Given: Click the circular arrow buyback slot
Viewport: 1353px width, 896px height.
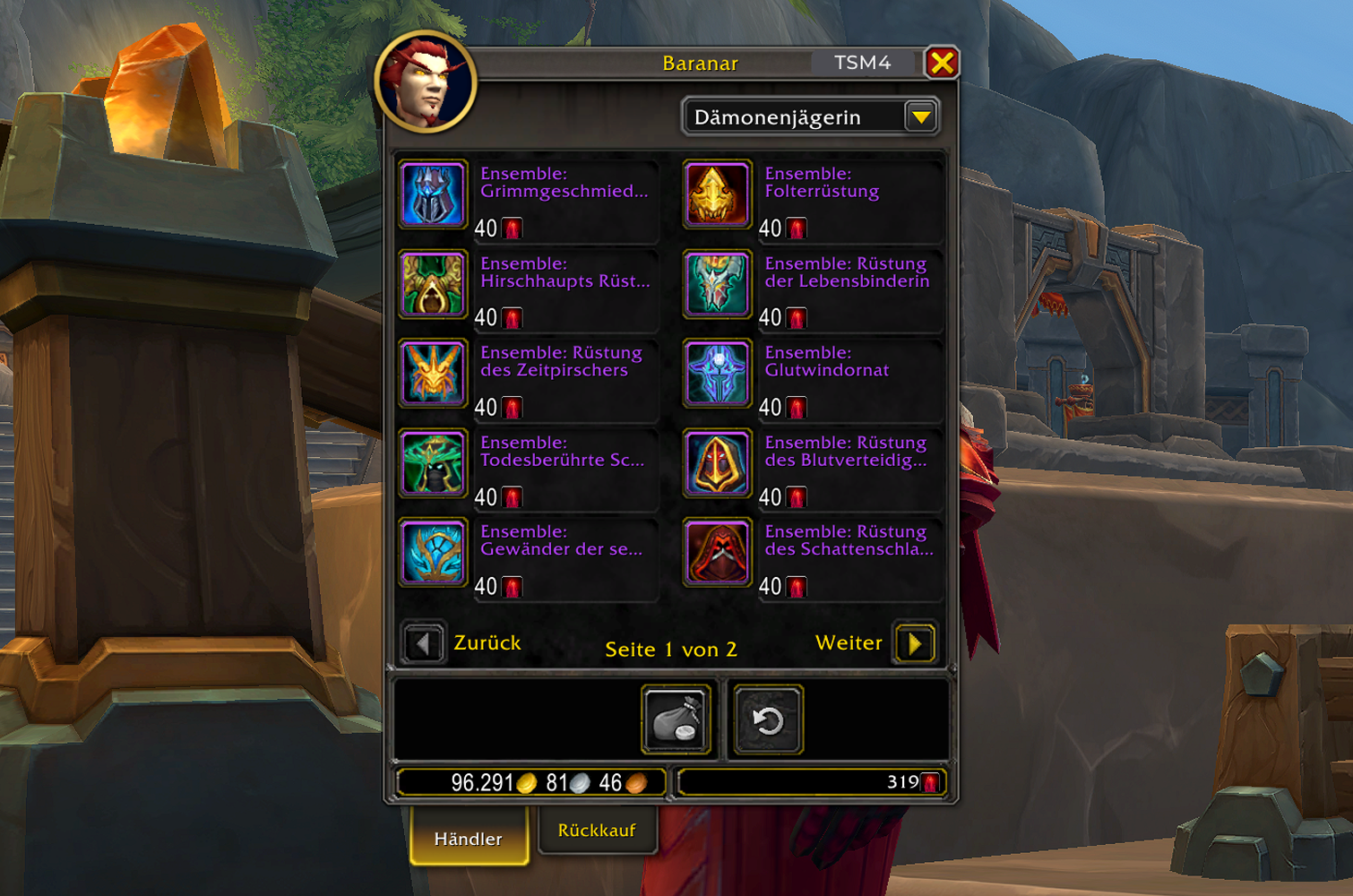Looking at the screenshot, I should point(768,720).
